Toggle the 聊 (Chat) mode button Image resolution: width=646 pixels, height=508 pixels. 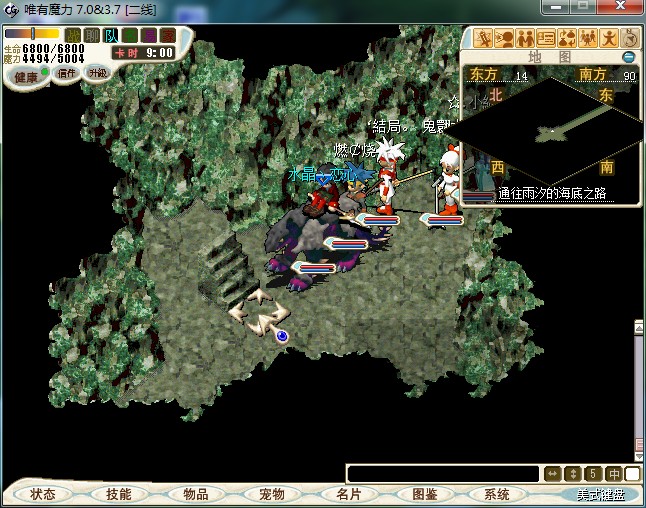[x=92, y=36]
